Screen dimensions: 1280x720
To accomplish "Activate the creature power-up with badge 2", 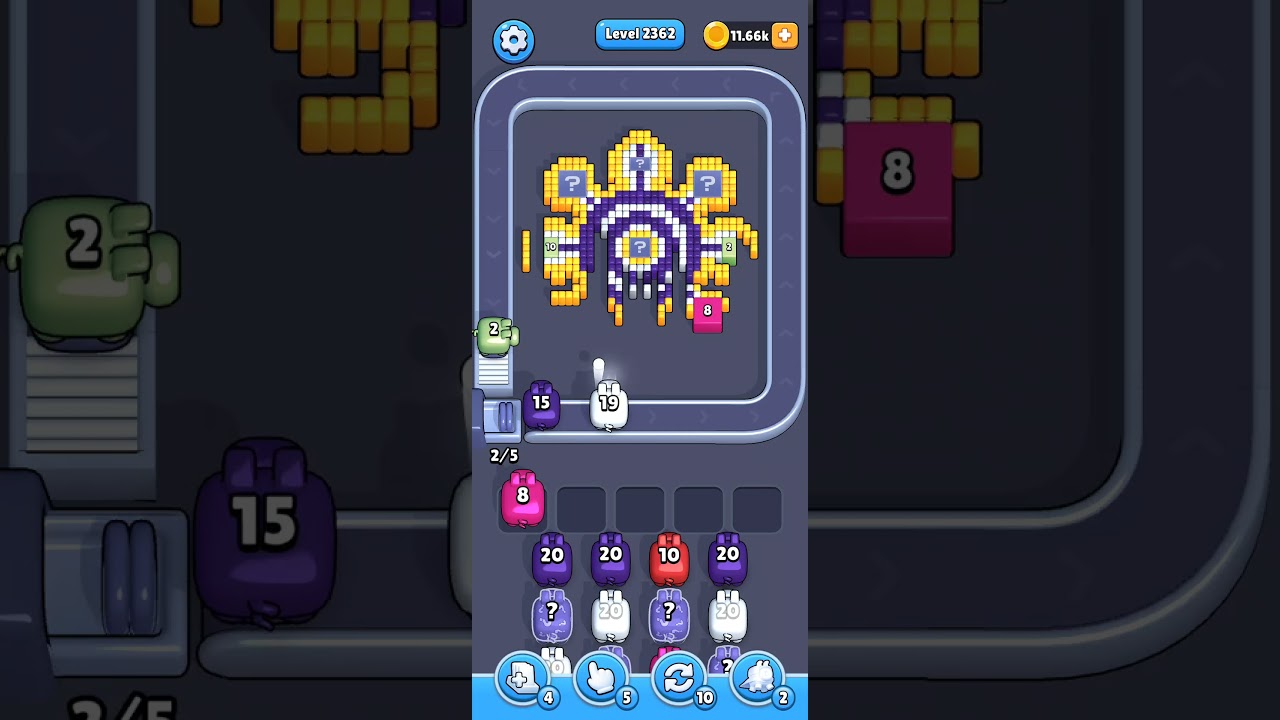I will 758,678.
